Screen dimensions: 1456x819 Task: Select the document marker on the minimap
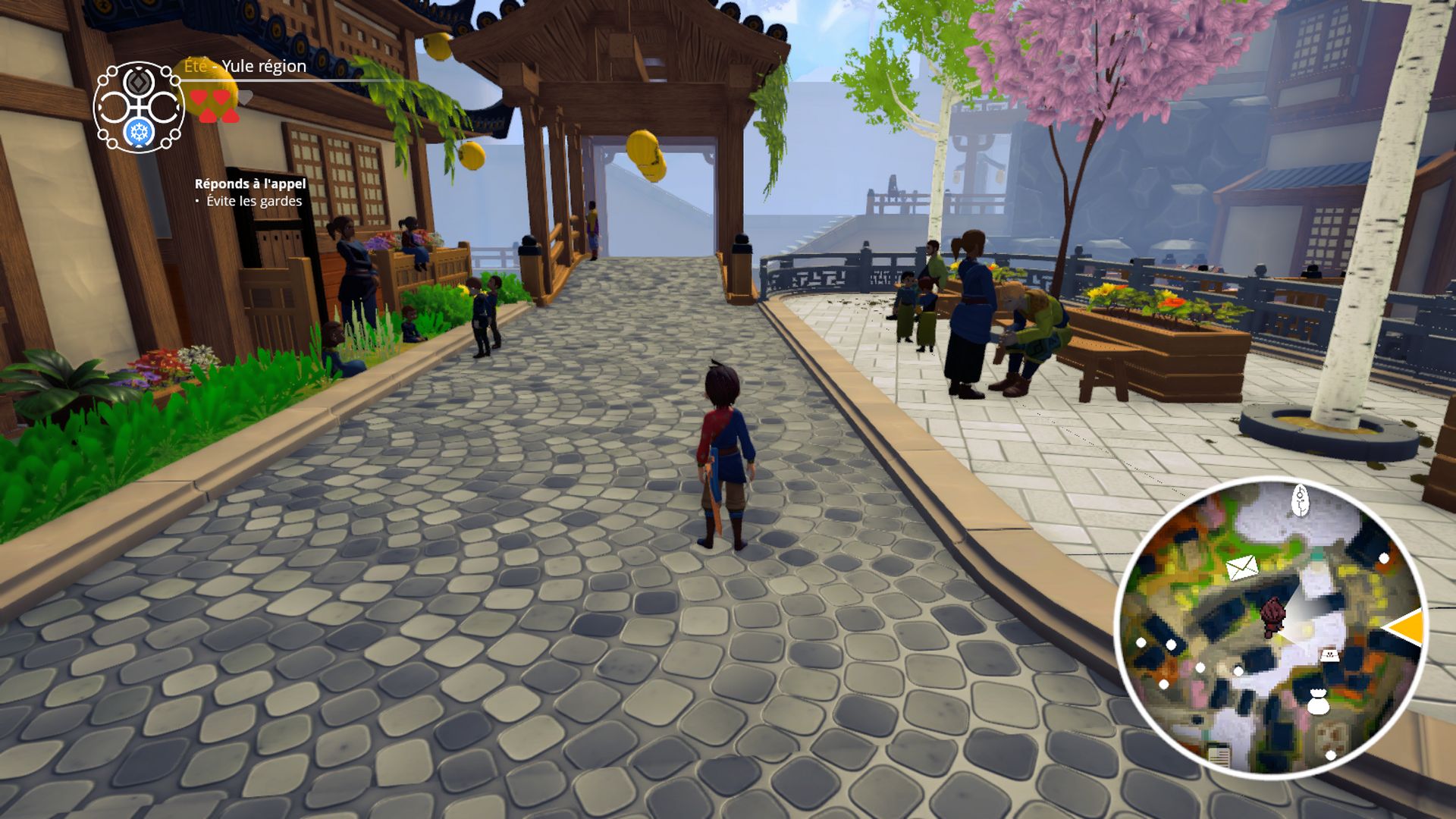coord(1219,756)
